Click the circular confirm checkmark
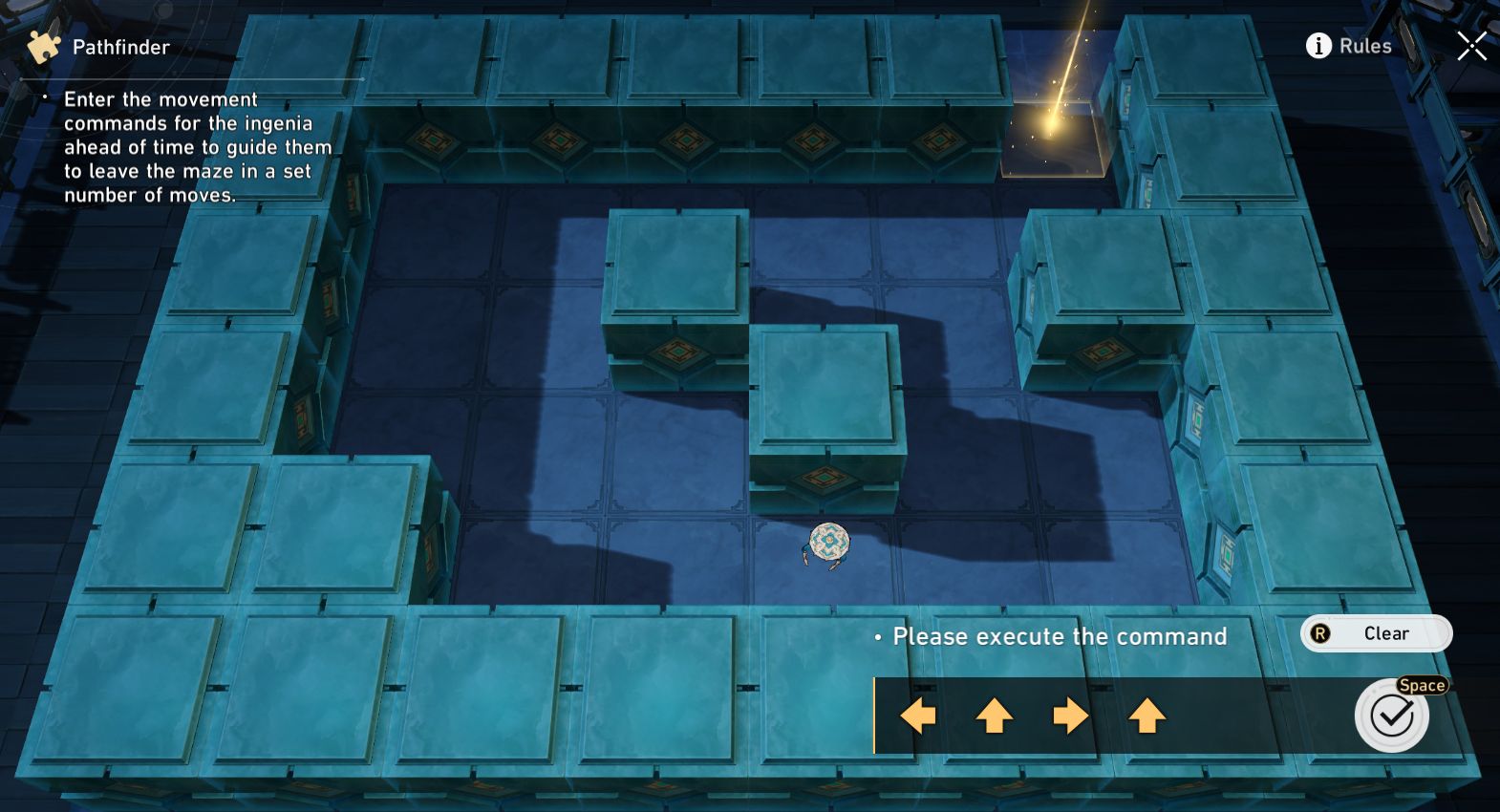The image size is (1500, 812). point(1390,714)
